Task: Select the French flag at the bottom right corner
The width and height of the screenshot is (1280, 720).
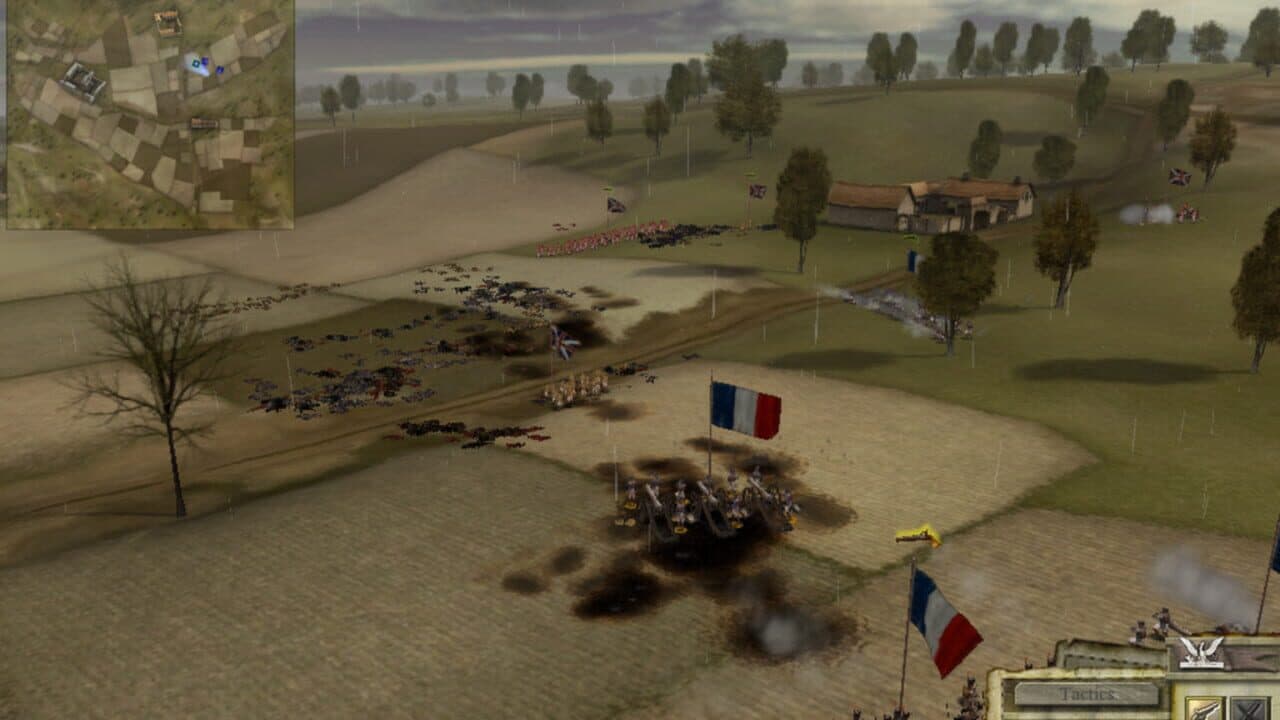Action: [943, 615]
